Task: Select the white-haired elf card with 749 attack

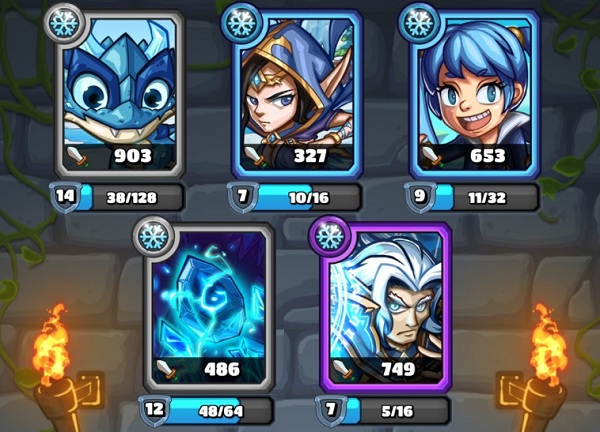Action: (x=383, y=307)
